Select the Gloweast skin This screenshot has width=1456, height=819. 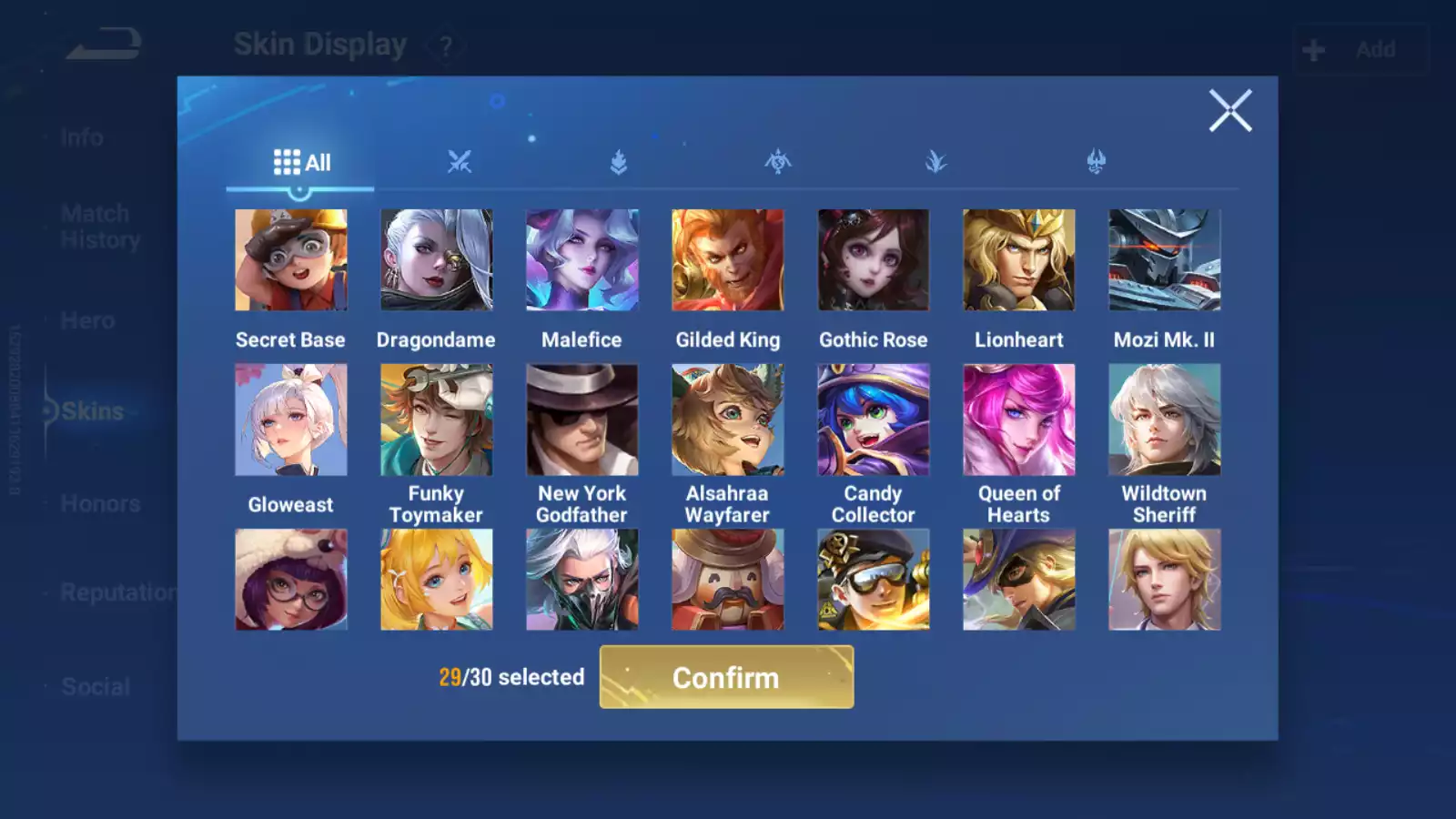tap(290, 420)
